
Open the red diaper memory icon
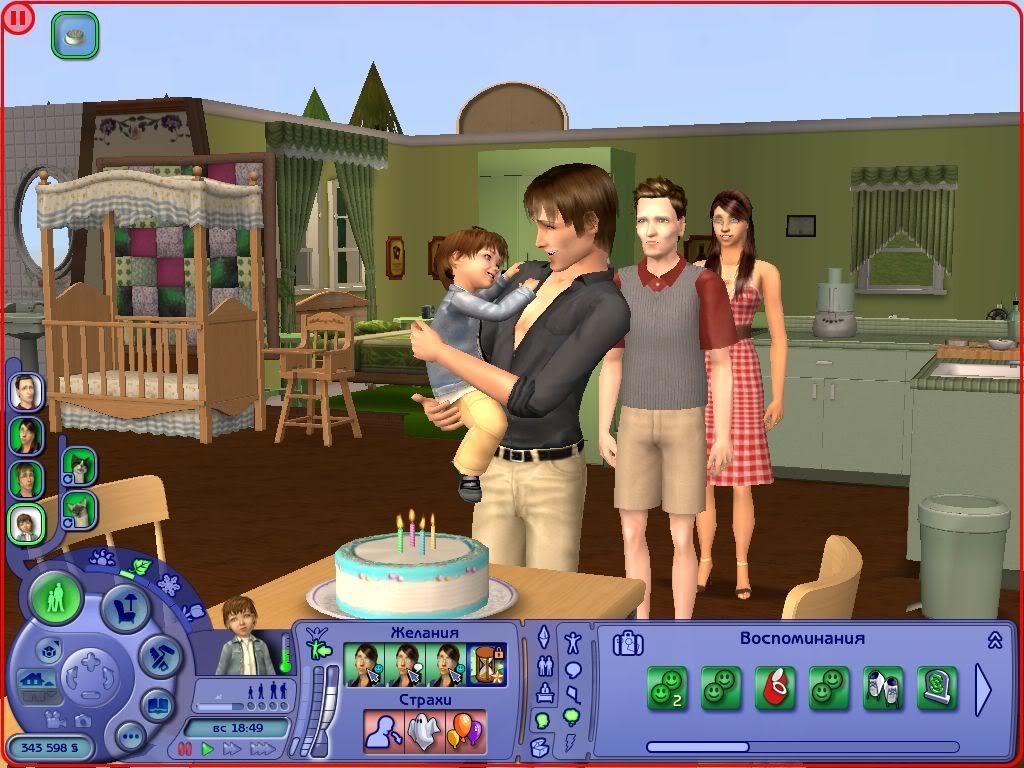pyautogui.click(x=774, y=688)
